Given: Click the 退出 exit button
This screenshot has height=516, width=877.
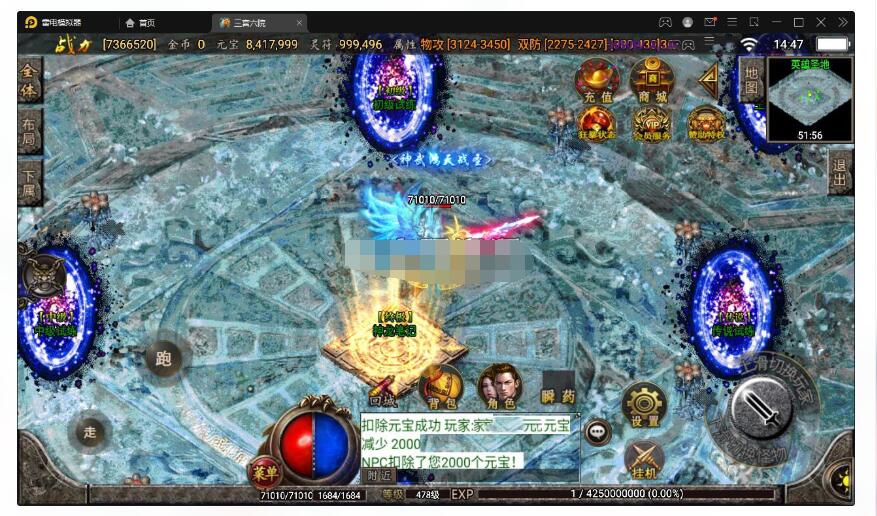Looking at the screenshot, I should pos(840,172).
